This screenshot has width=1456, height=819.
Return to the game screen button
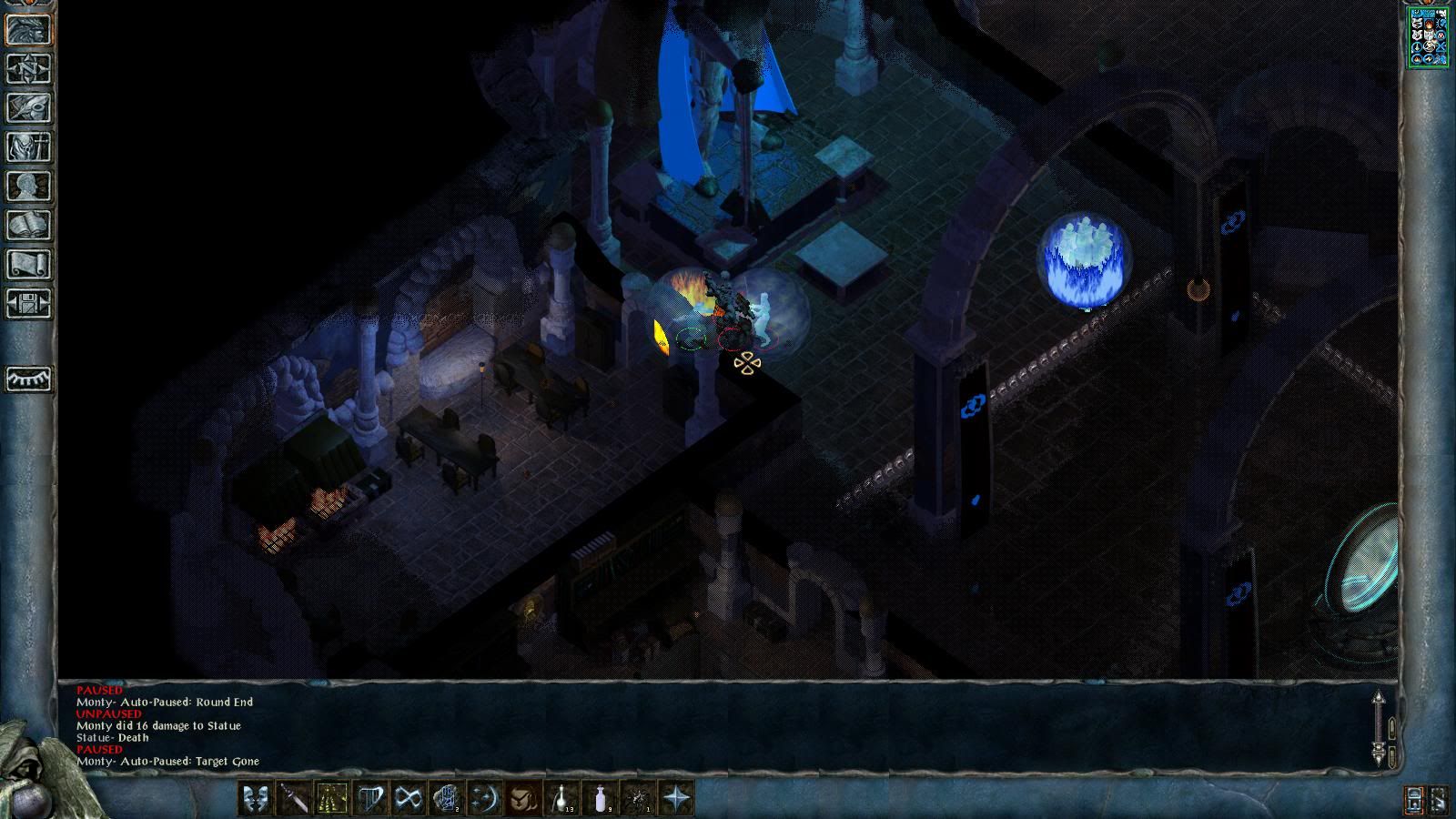point(29,29)
